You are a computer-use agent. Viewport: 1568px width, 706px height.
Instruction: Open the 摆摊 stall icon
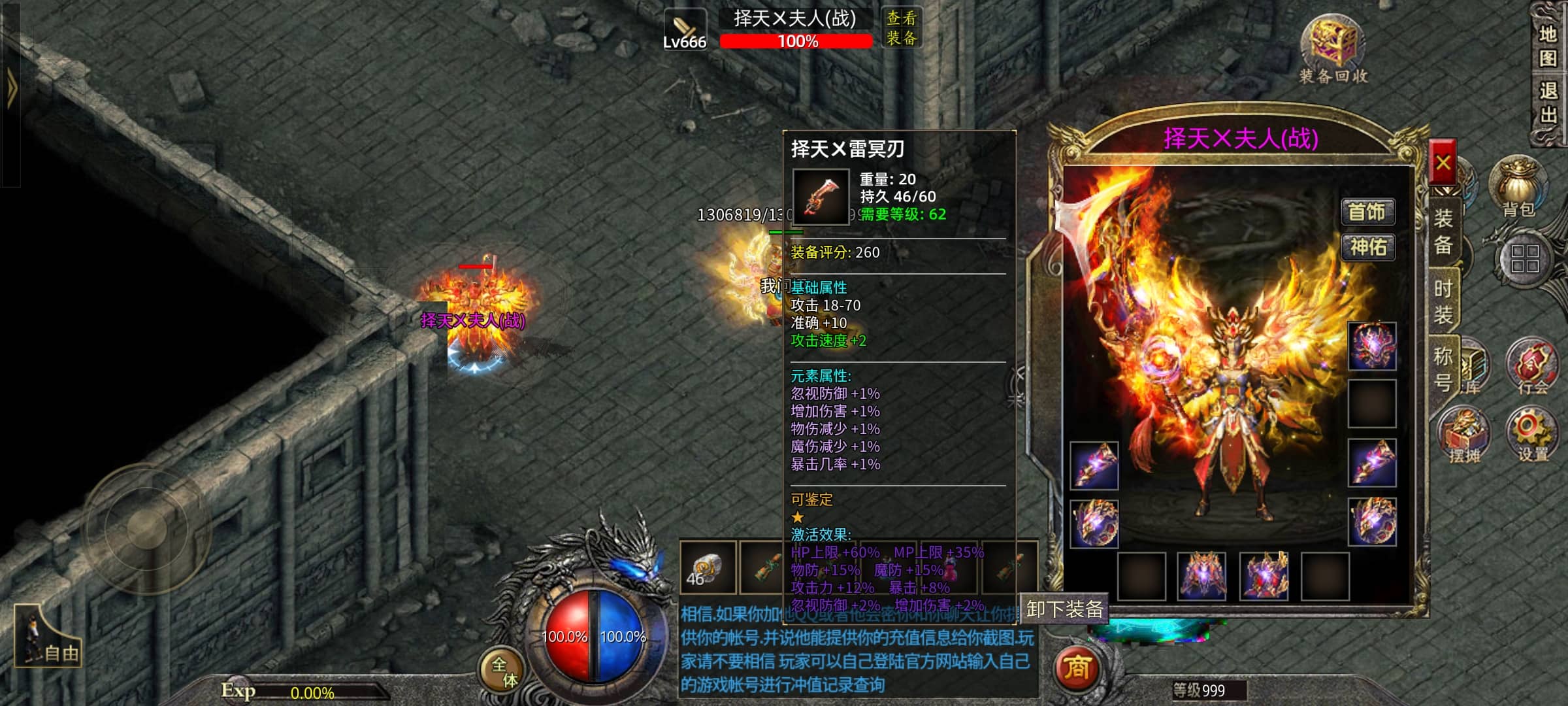click(1465, 434)
